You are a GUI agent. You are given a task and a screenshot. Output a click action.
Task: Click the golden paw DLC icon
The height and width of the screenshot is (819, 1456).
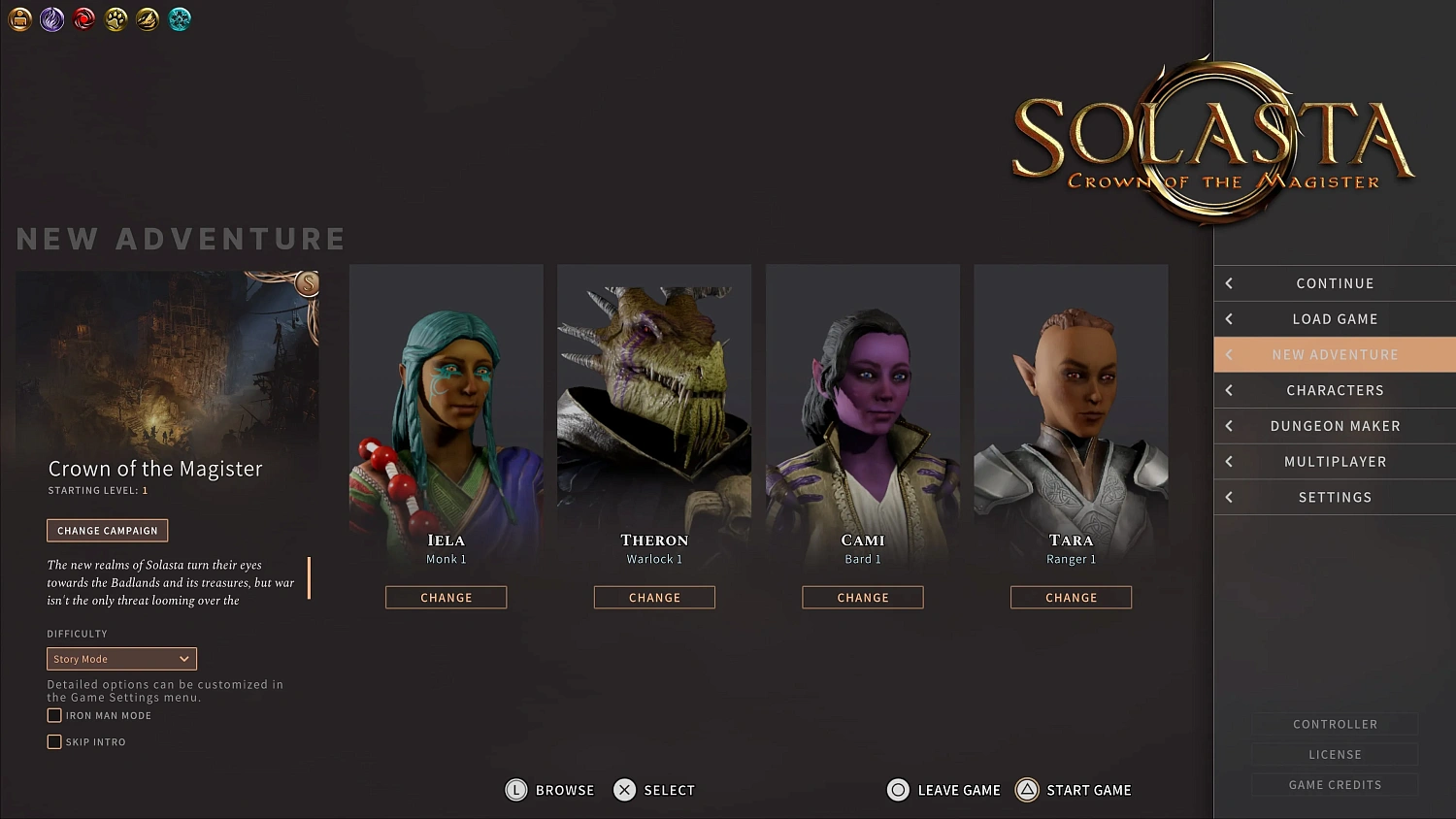[x=116, y=19]
